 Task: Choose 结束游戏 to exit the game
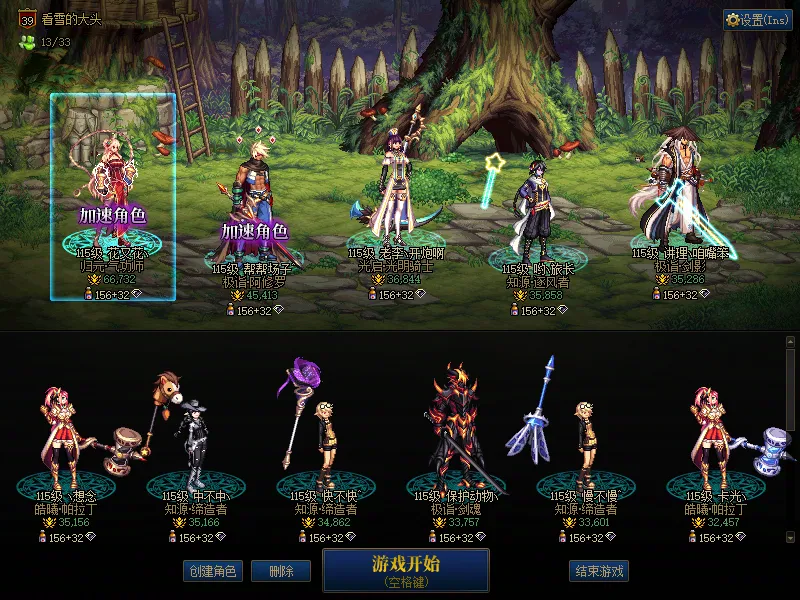(x=598, y=571)
